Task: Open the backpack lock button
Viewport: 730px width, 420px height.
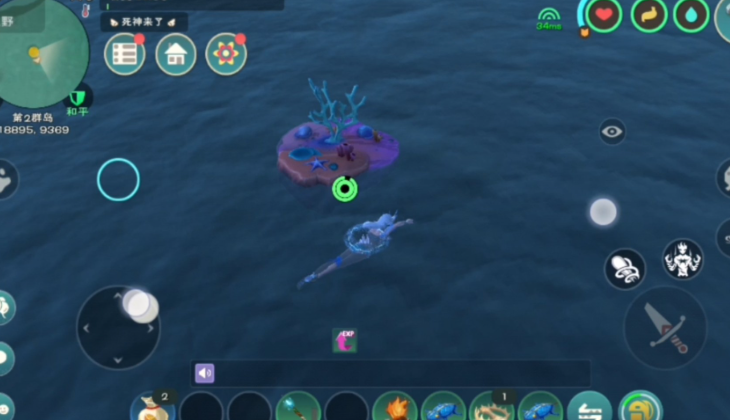Action: (x=639, y=408)
